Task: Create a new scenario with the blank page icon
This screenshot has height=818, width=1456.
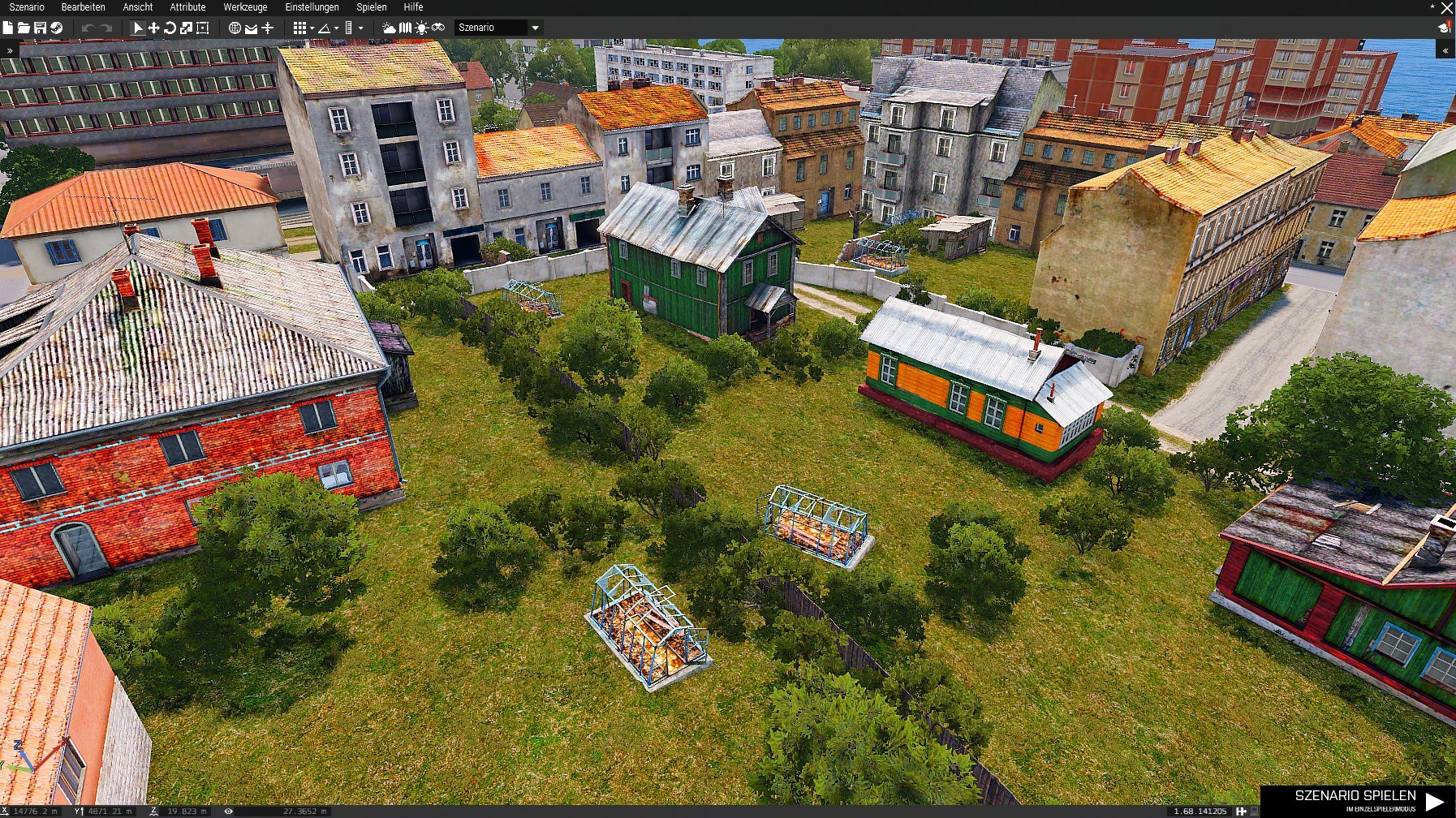Action: pyautogui.click(x=8, y=28)
